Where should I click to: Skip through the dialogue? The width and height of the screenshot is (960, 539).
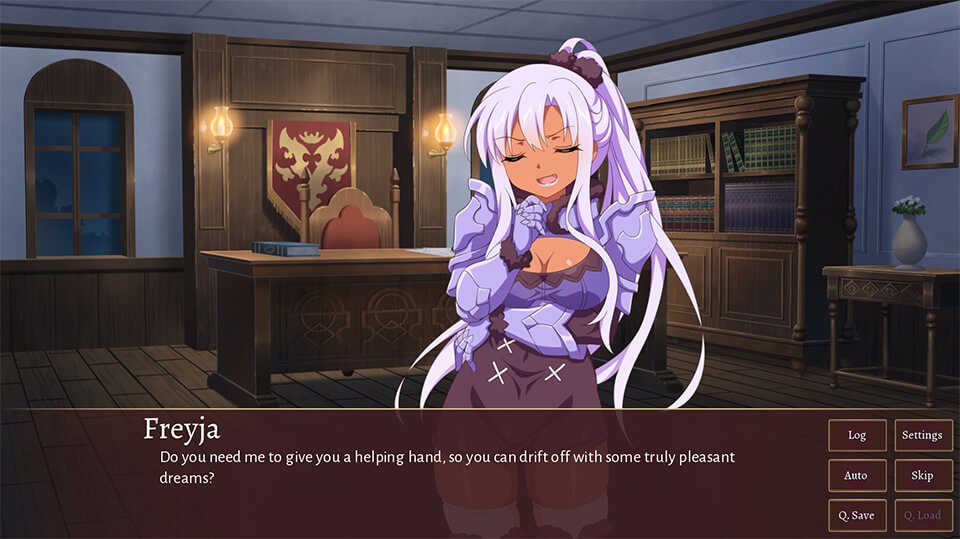click(x=922, y=475)
